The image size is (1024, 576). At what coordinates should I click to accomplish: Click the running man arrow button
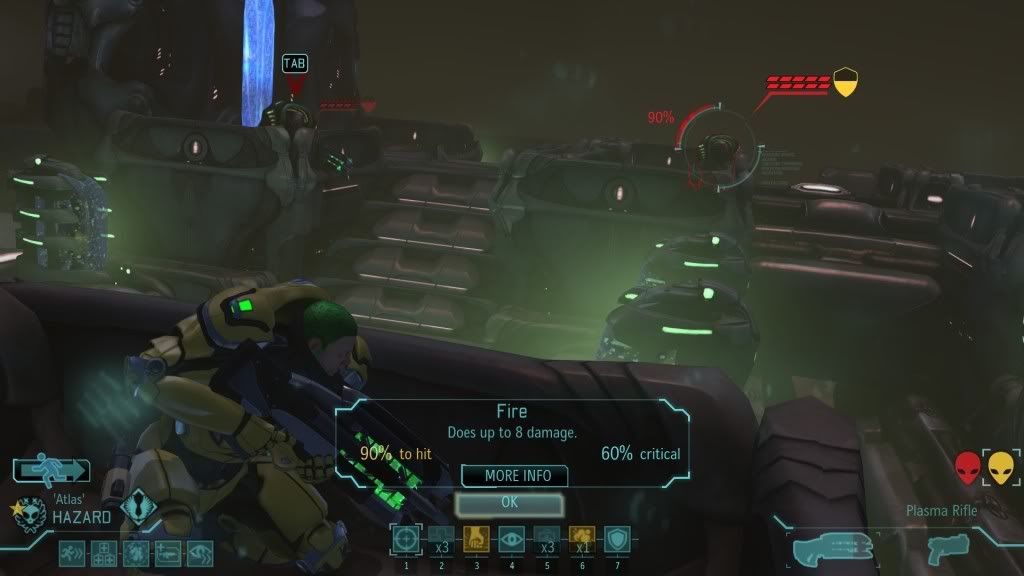coord(51,470)
